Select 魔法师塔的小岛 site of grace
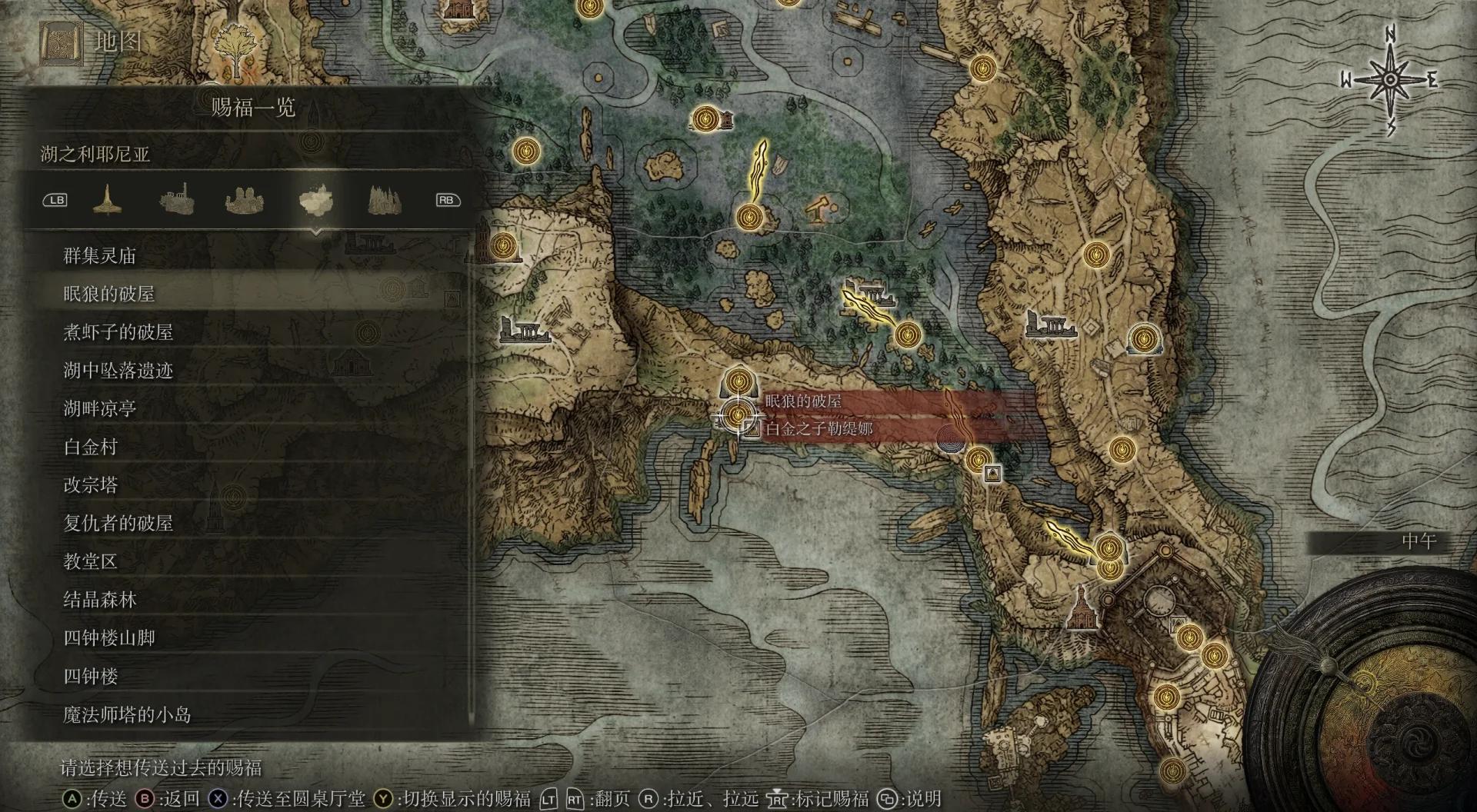The image size is (1477, 812). (127, 715)
